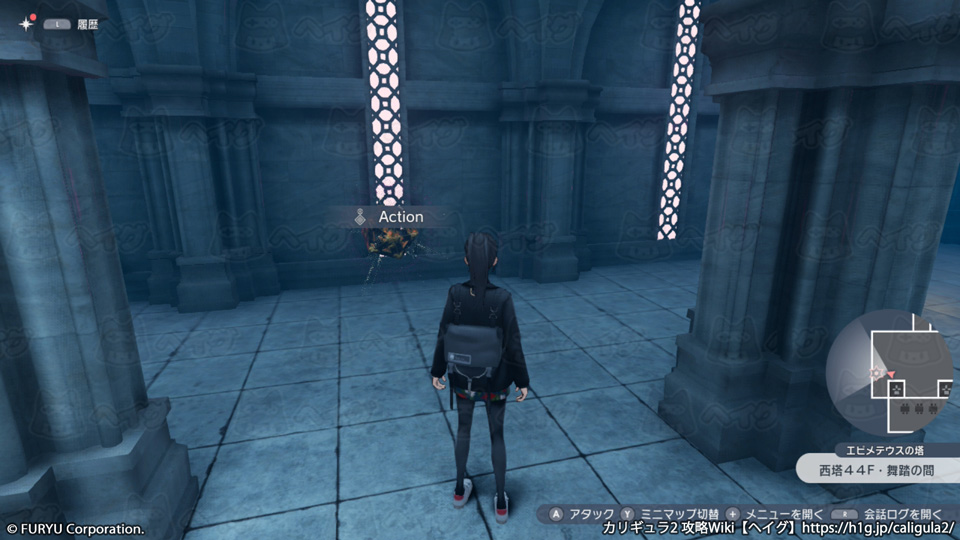960x540 pixels.
Task: Select the Action interaction prompt
Action: (x=389, y=217)
